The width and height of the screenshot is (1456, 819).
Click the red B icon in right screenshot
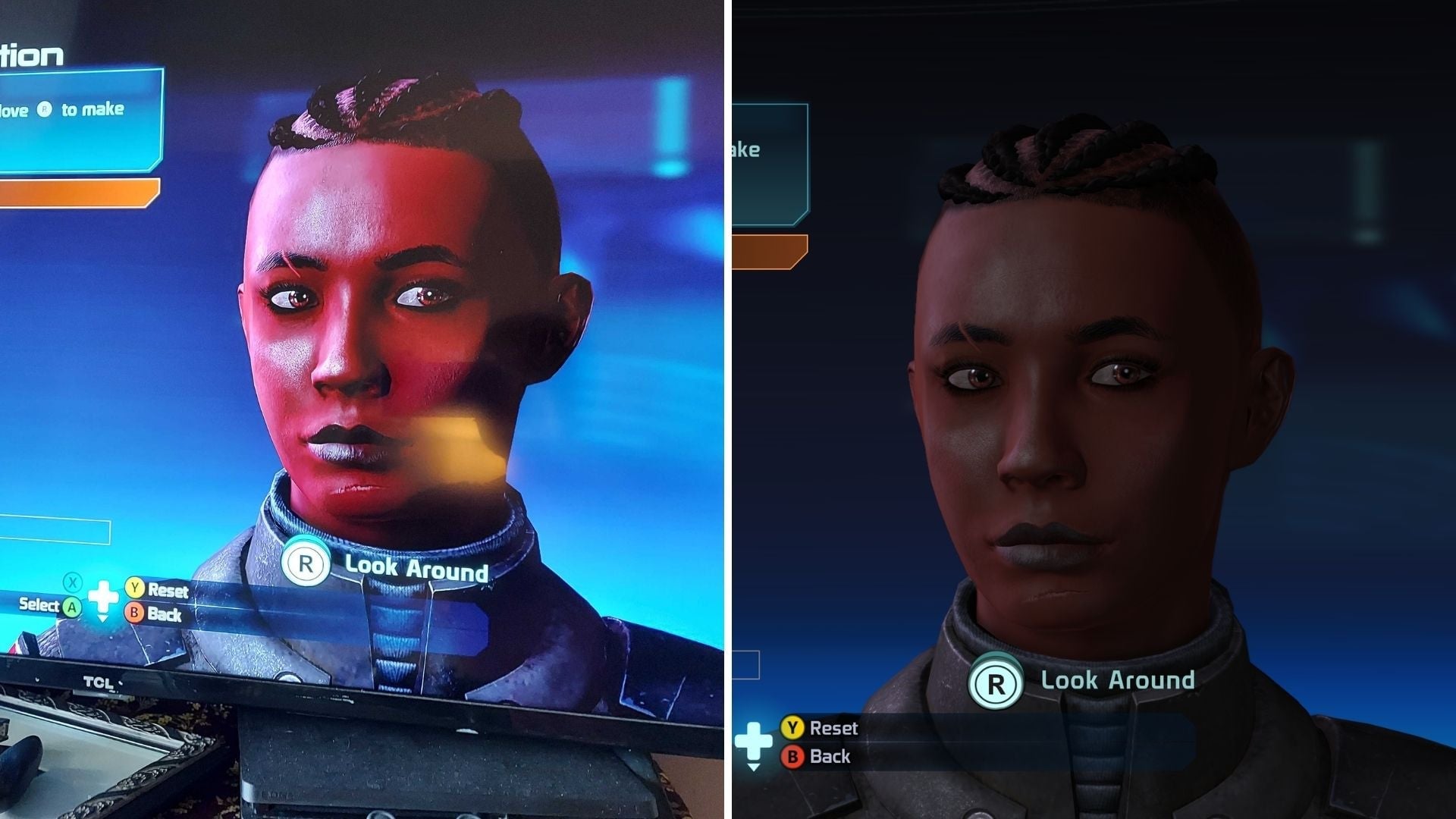tap(793, 756)
